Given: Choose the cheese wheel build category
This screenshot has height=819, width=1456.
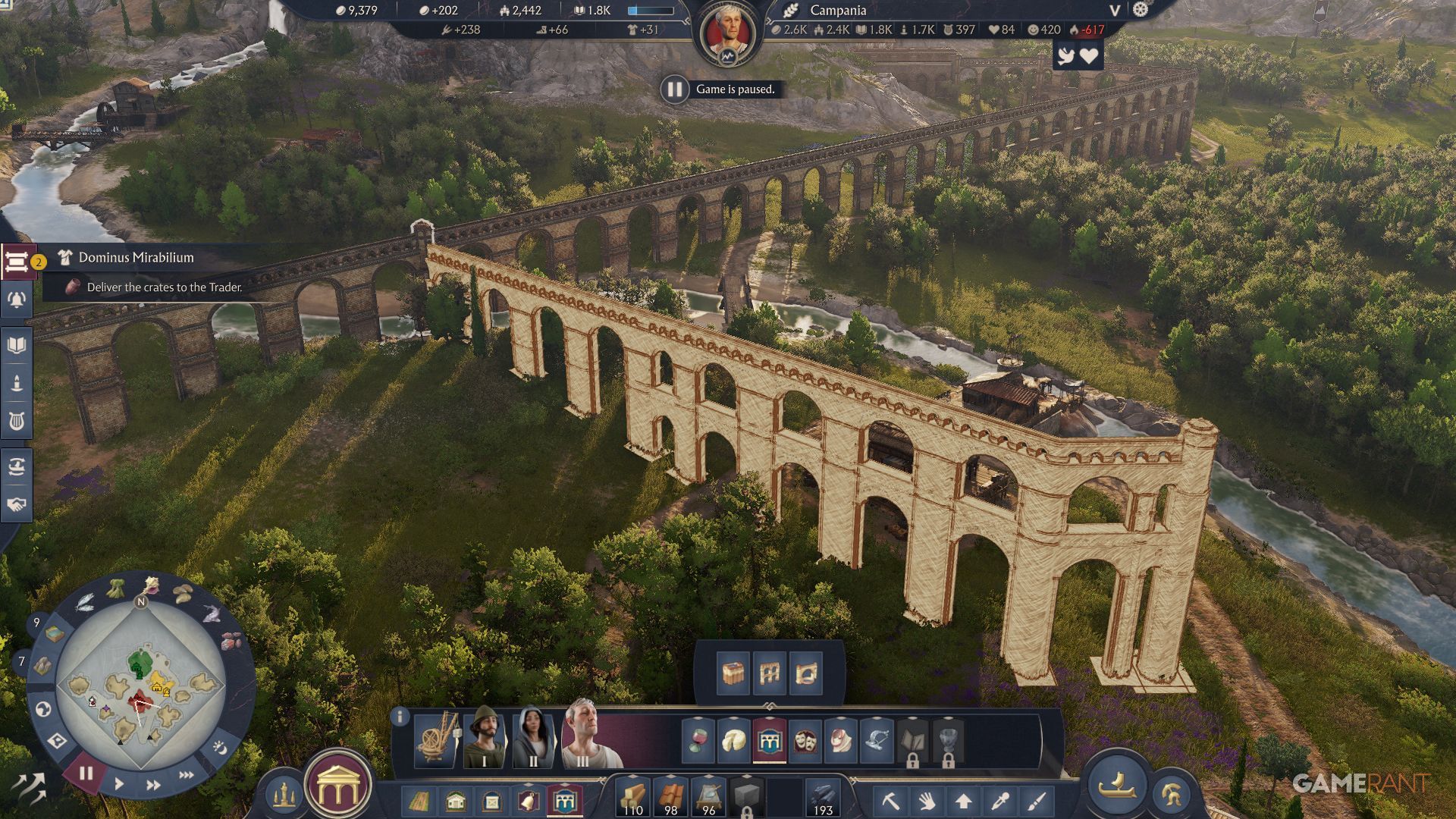Looking at the screenshot, I should click(x=733, y=740).
